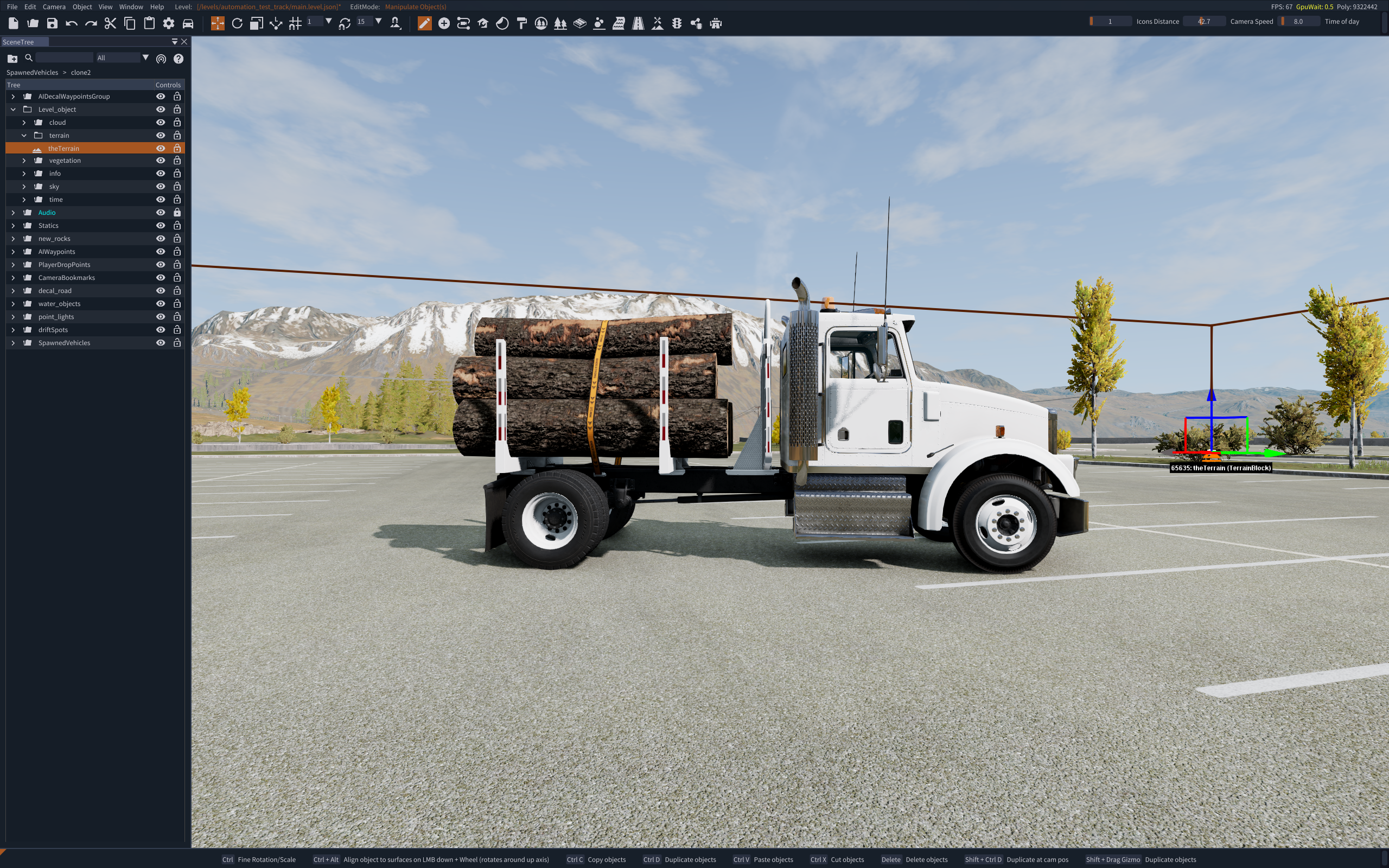Open the File menu

[x=12, y=7]
